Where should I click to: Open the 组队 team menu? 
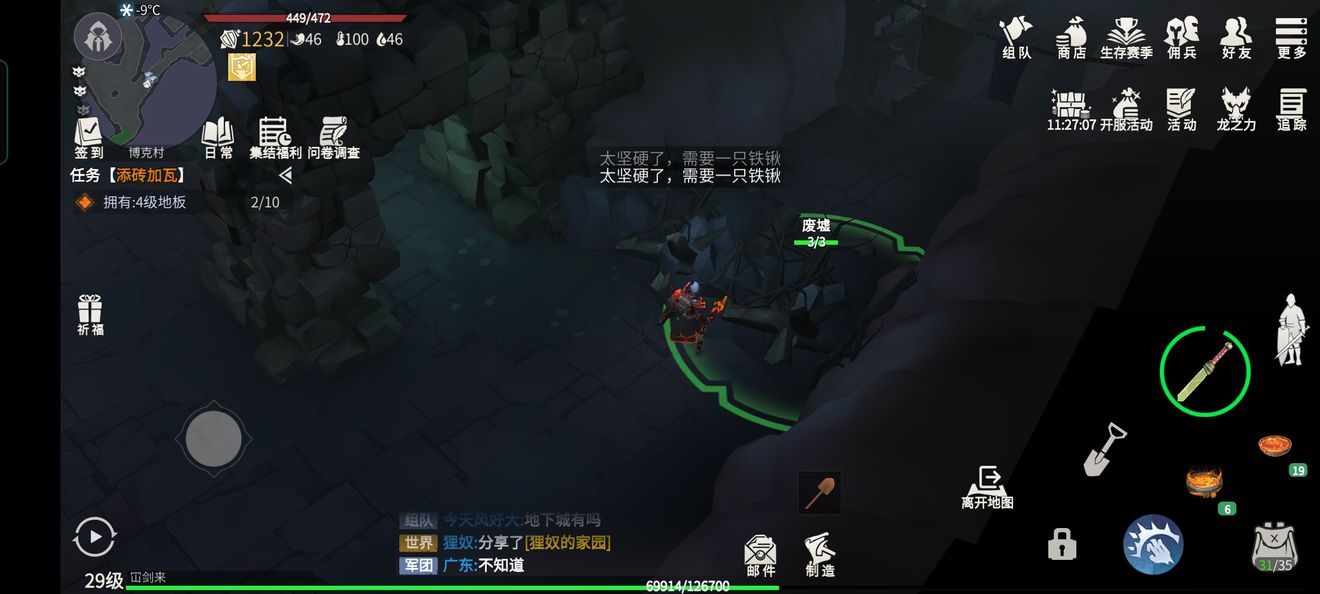tap(1016, 37)
